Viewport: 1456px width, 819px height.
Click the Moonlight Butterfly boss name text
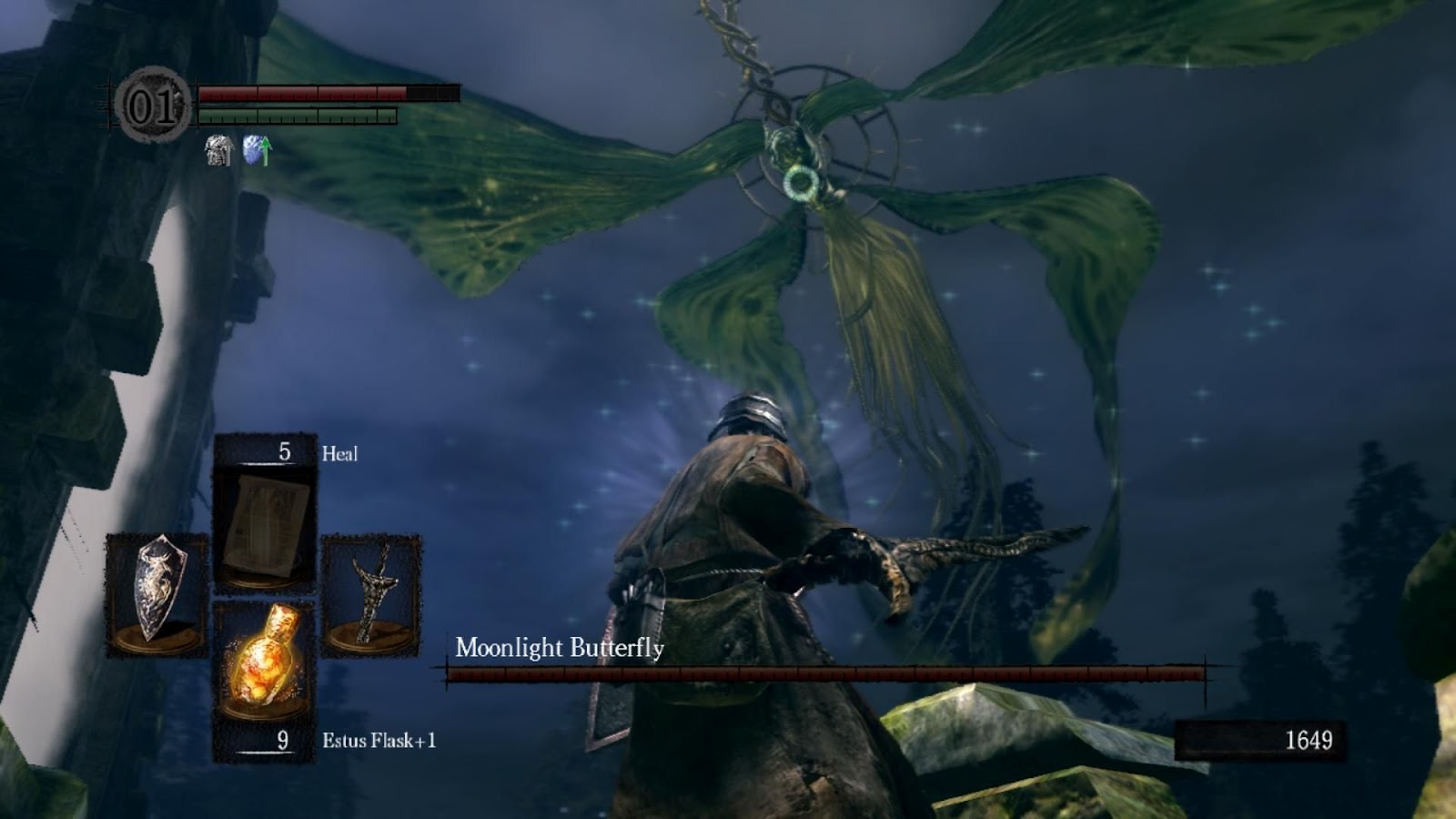coord(560,648)
